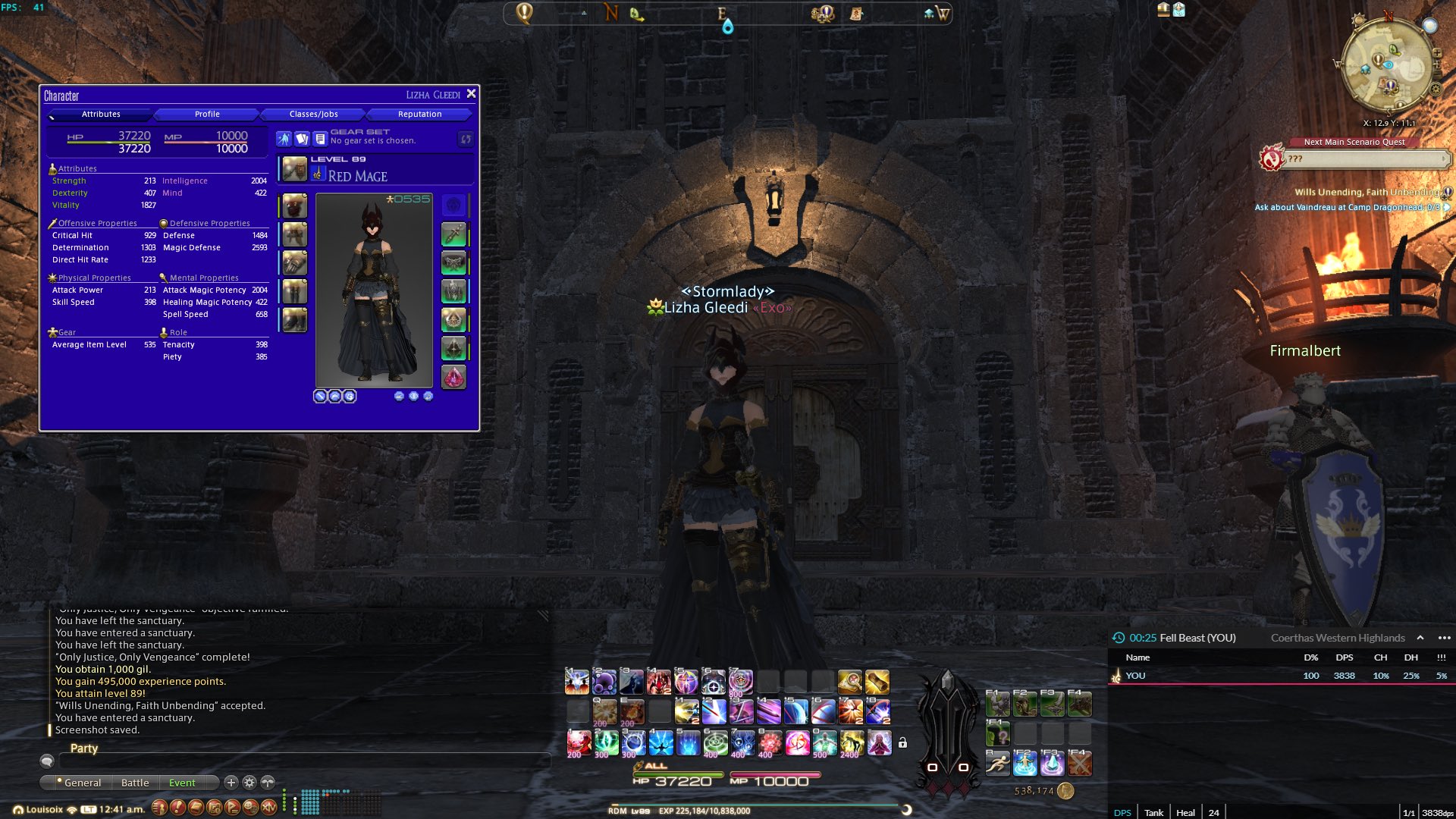
Task: Open chat log settings gear
Action: 249,783
